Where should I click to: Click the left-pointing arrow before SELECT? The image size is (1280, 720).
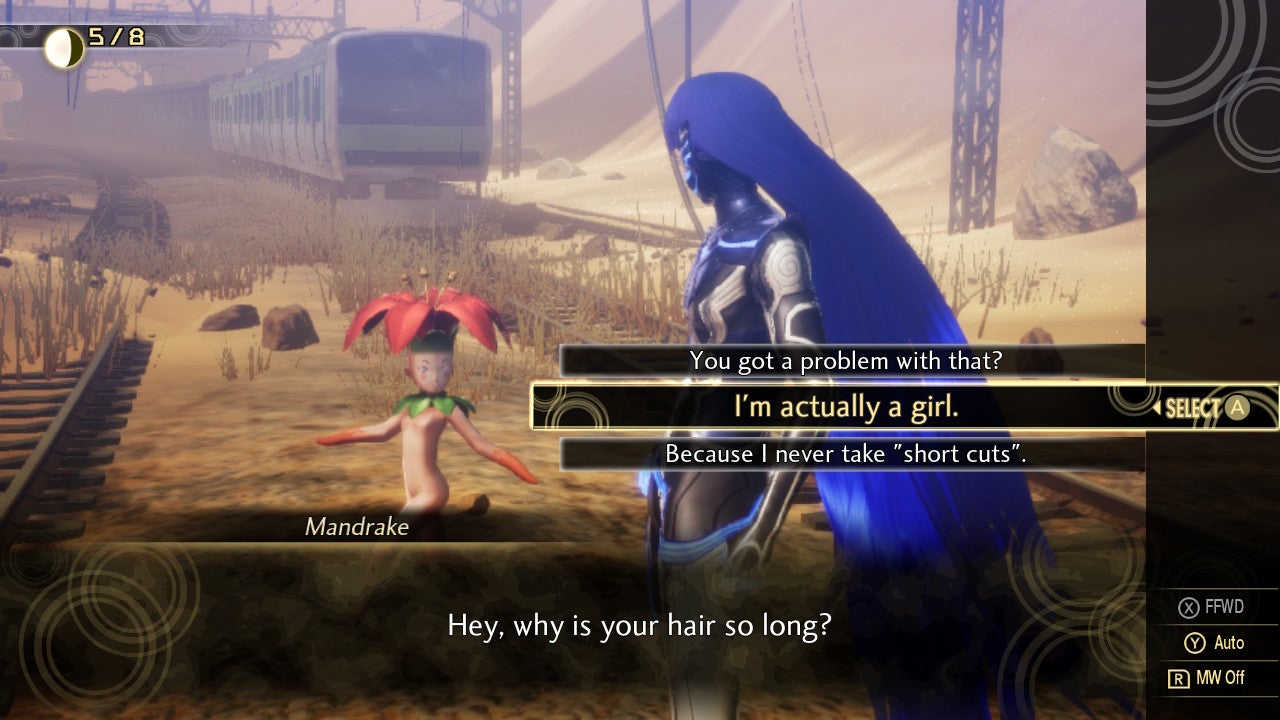tap(1157, 406)
